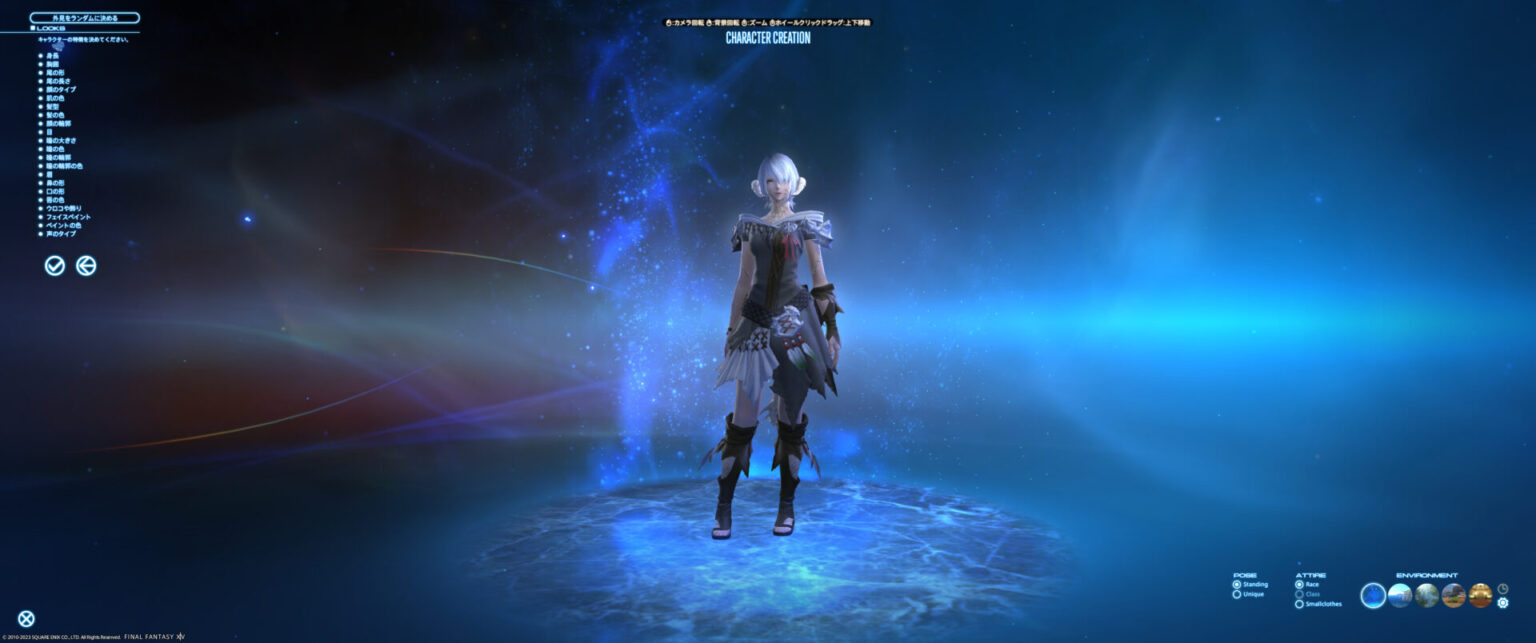Choose the 顔のタイプ entry

60,89
